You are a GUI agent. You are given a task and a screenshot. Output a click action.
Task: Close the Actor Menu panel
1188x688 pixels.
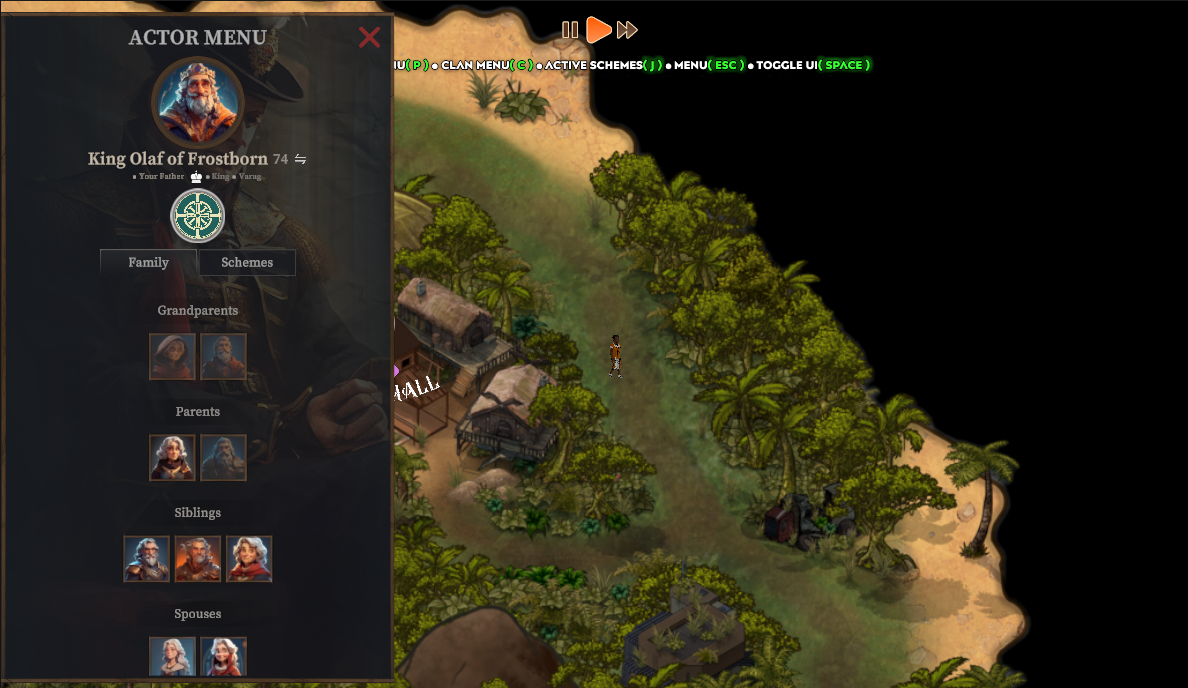pyautogui.click(x=369, y=37)
